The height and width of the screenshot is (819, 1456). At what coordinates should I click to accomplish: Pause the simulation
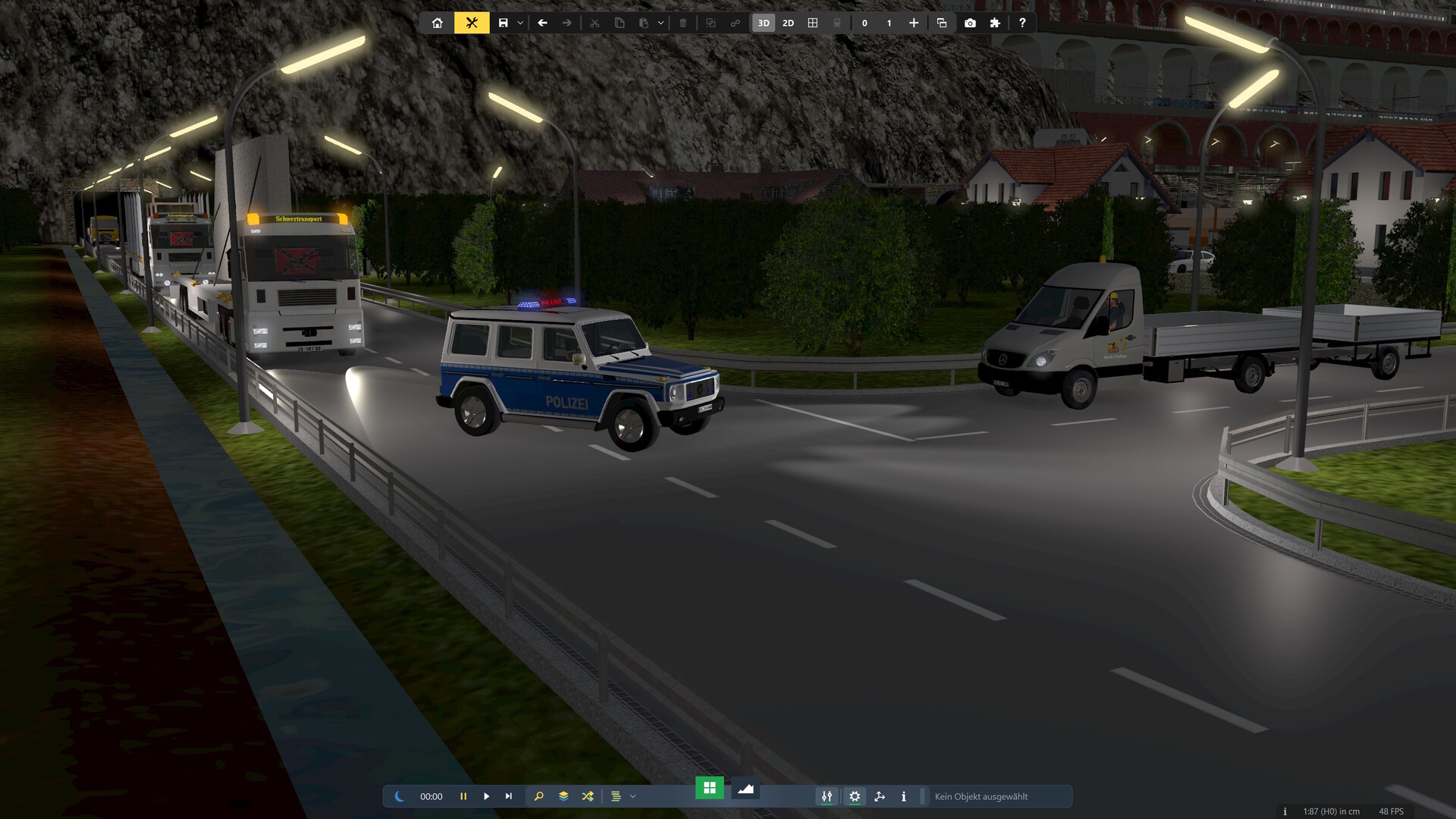(463, 796)
